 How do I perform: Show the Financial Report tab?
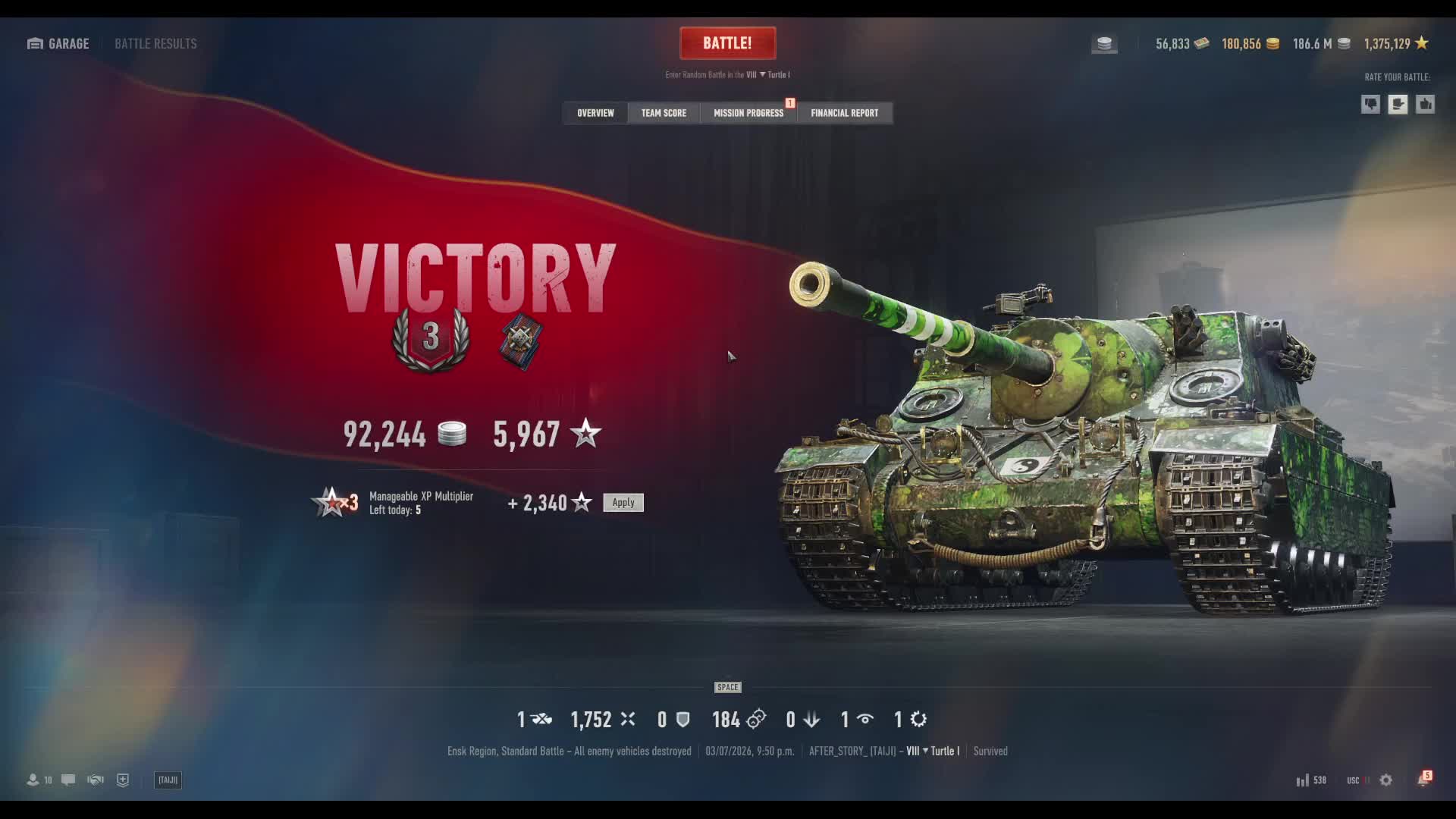coord(844,113)
